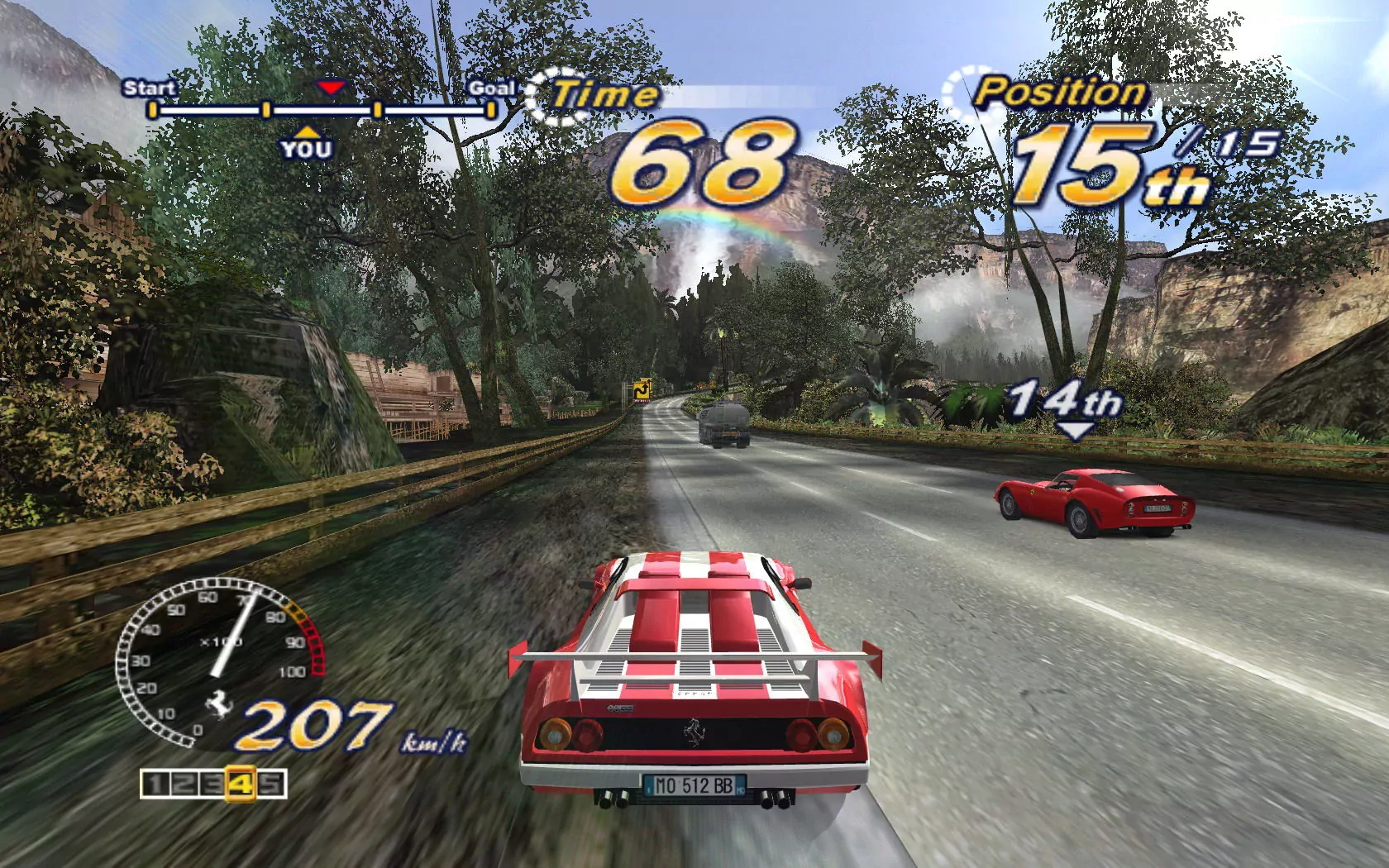Select the yellow YOU progress marker

[x=306, y=144]
